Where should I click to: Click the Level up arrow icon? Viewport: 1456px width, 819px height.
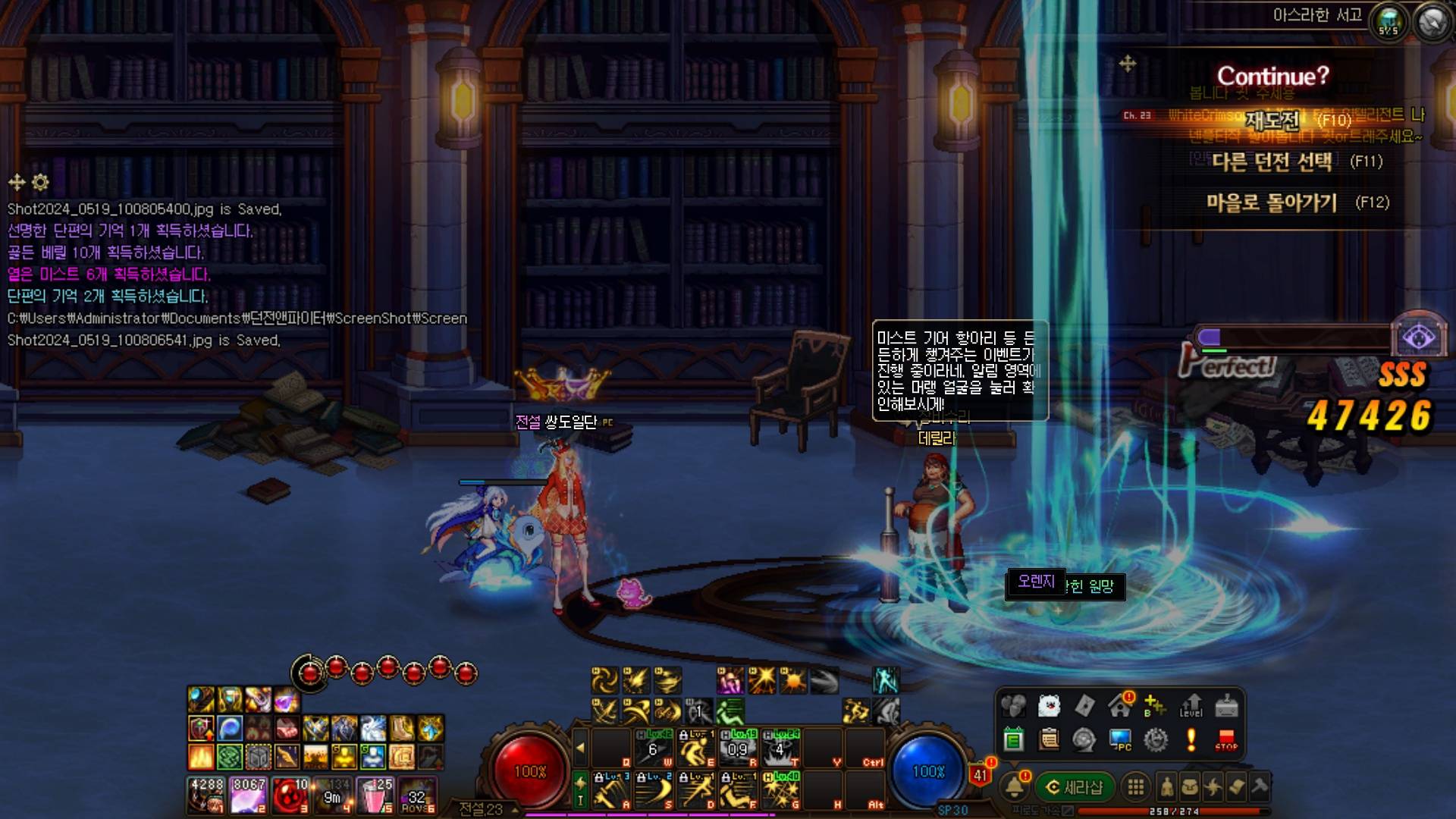click(x=1191, y=705)
